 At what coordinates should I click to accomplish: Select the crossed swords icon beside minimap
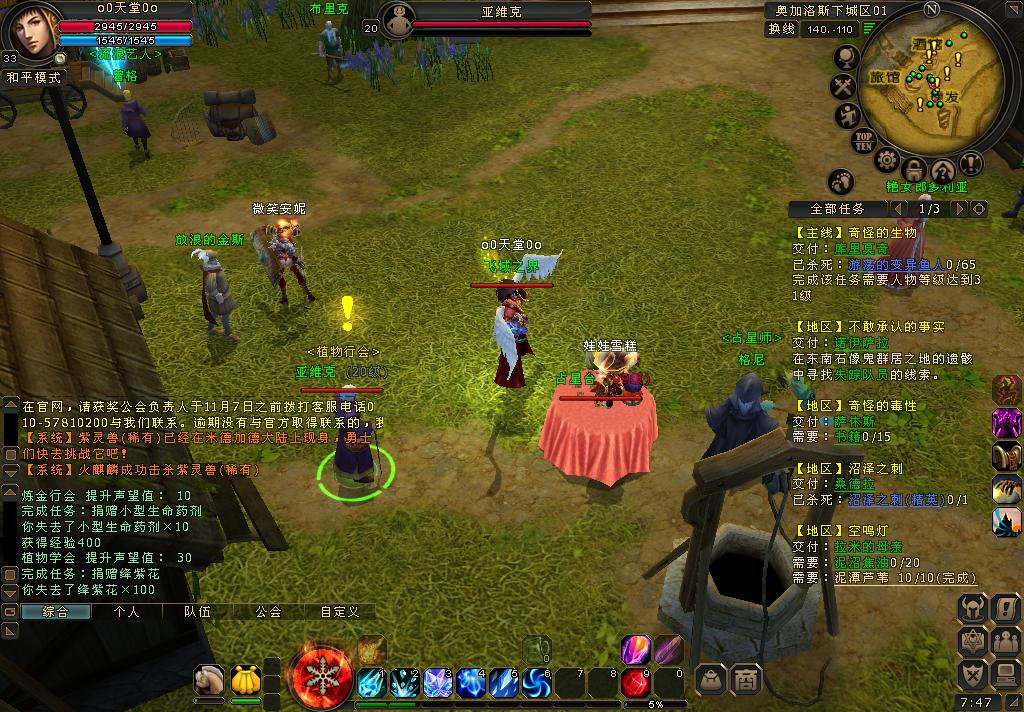pyautogui.click(x=845, y=88)
